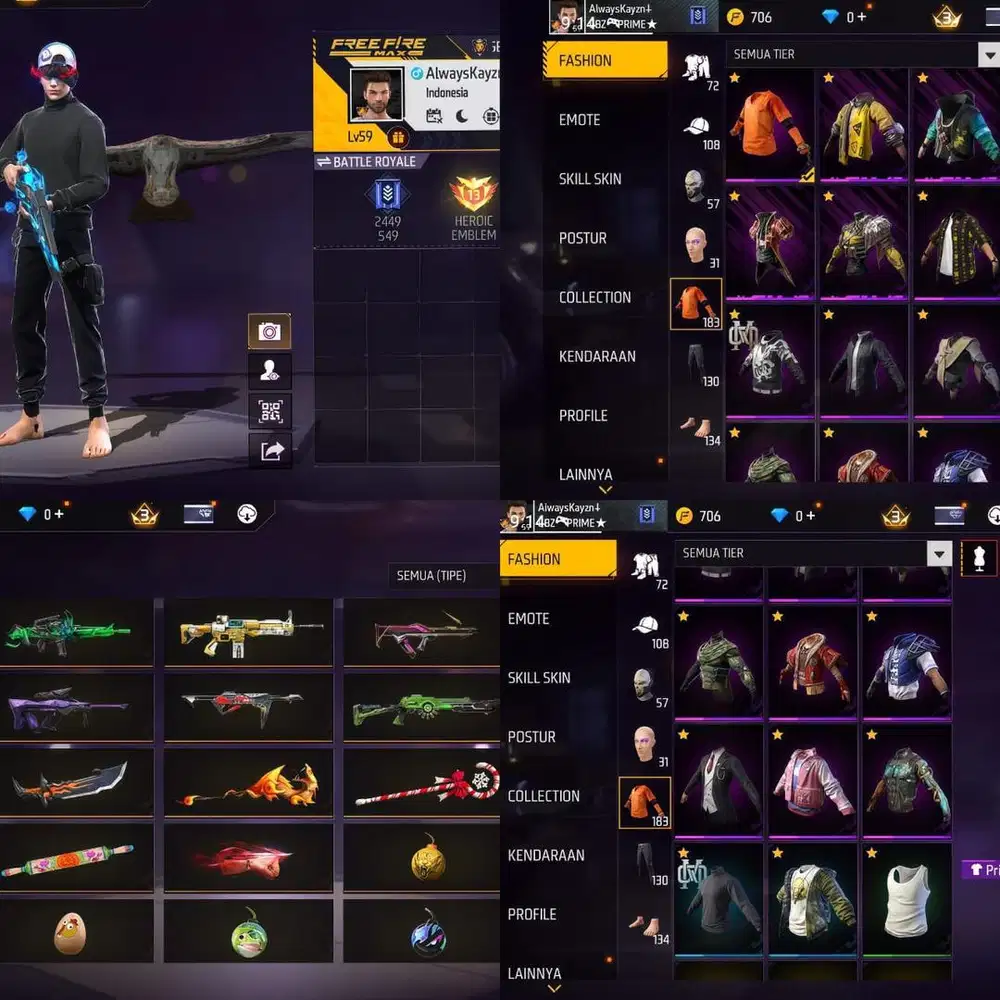Select the flaming orange dragon blade skin
The height and width of the screenshot is (1000, 1000).
click(x=250, y=783)
